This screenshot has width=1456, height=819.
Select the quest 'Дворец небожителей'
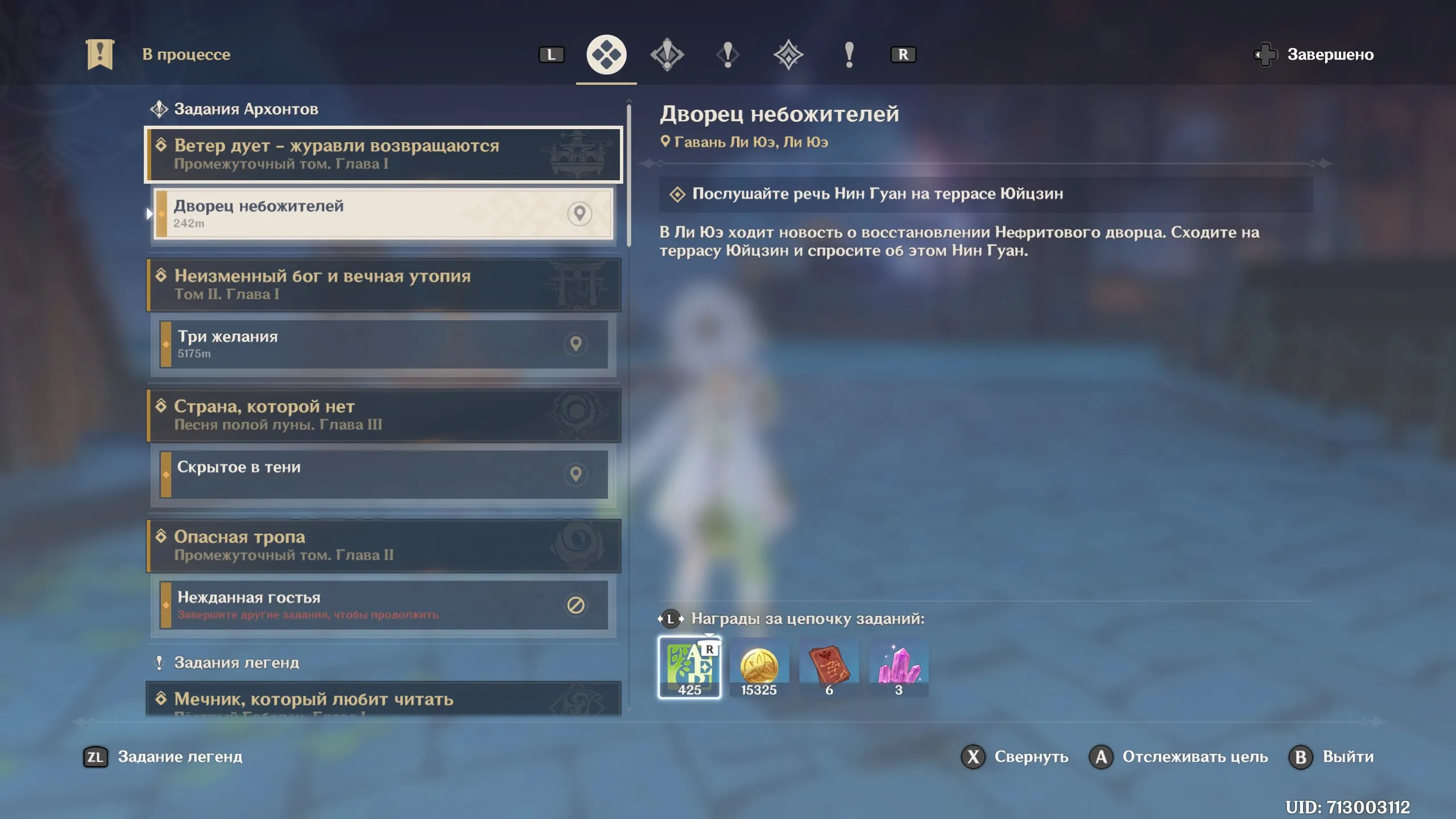(383, 214)
